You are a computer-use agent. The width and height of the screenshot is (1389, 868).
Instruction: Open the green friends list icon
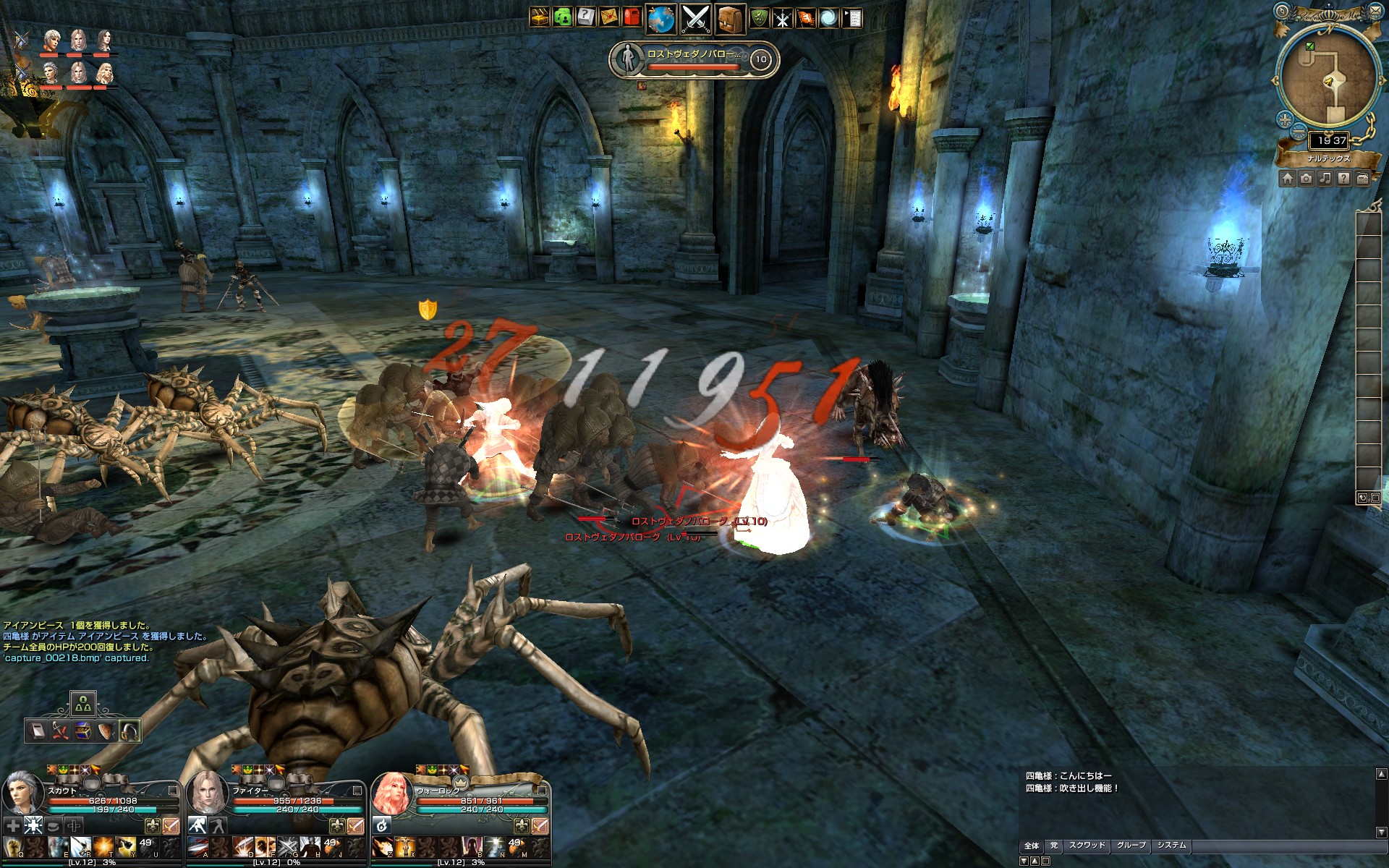562,17
